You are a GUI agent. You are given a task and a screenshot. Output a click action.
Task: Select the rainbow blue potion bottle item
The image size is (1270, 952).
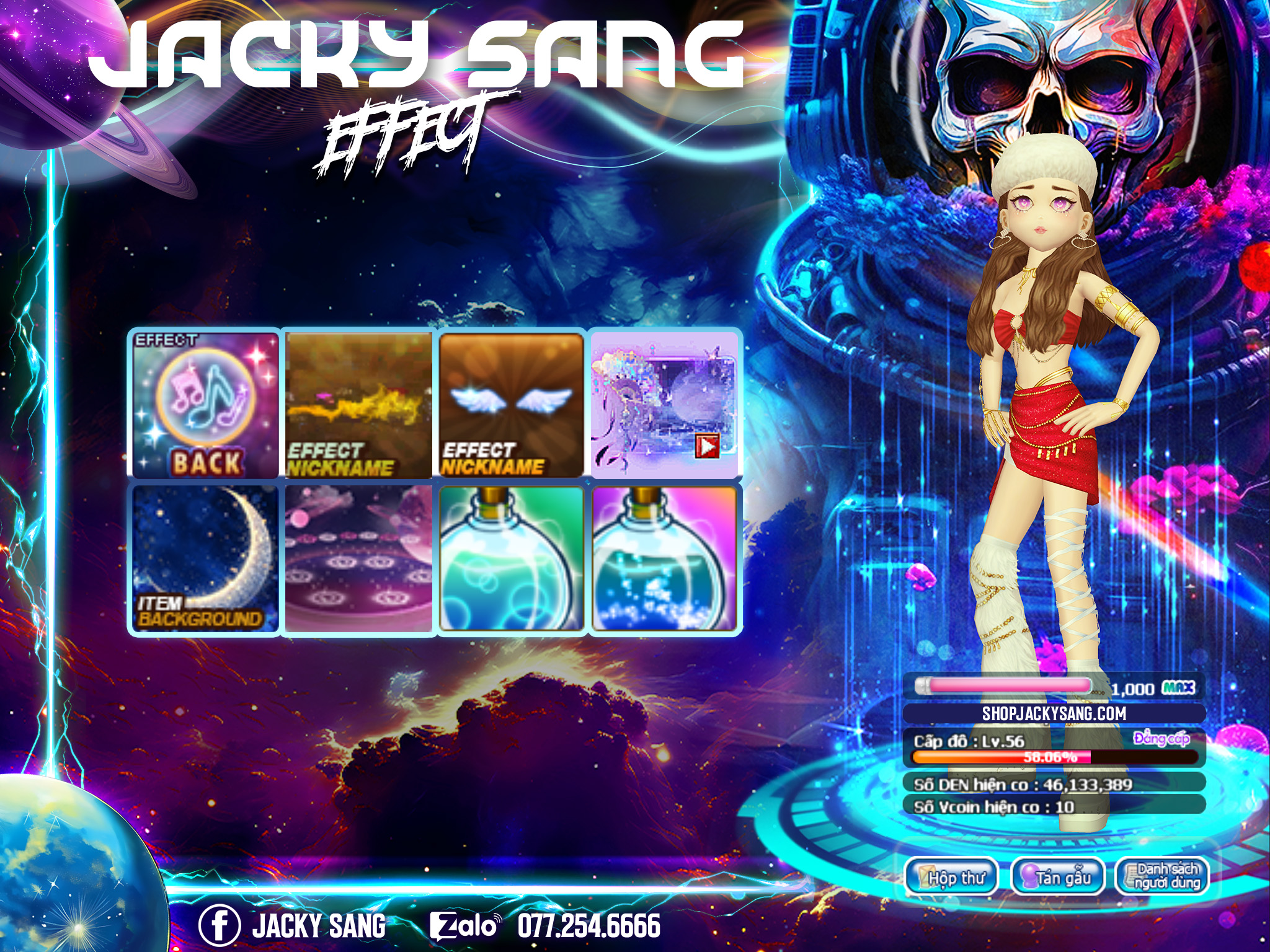click(664, 558)
